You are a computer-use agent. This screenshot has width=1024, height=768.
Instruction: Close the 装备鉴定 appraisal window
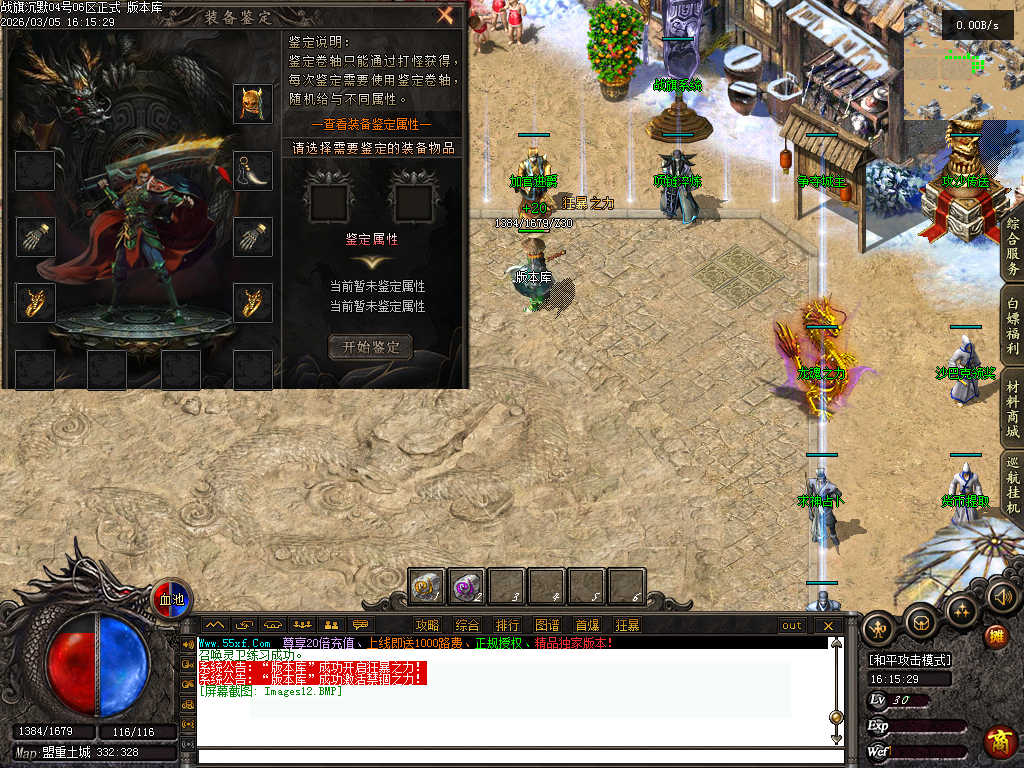[x=445, y=15]
